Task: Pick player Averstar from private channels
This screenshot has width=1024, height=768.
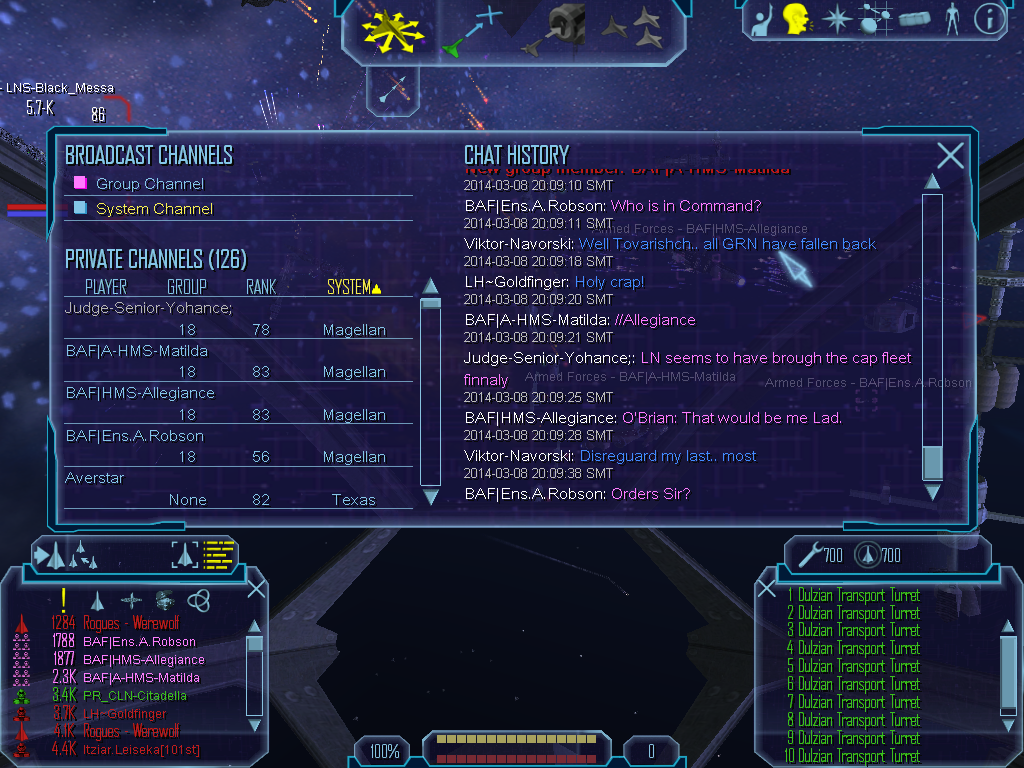Action: point(95,478)
